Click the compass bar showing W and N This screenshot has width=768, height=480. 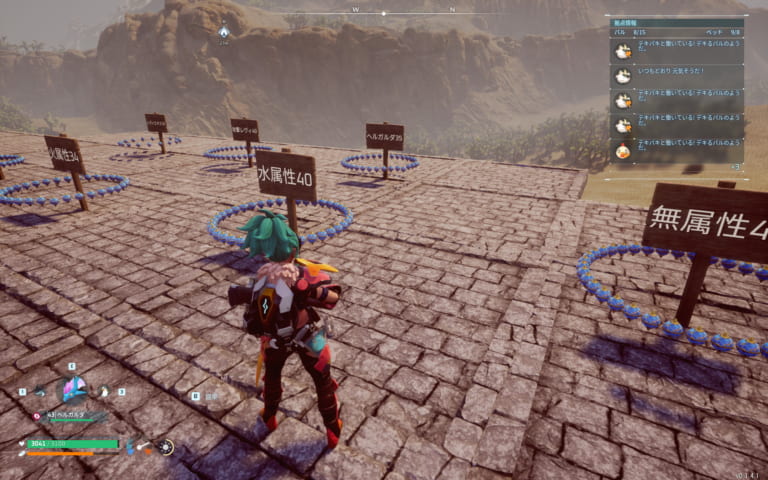point(400,12)
